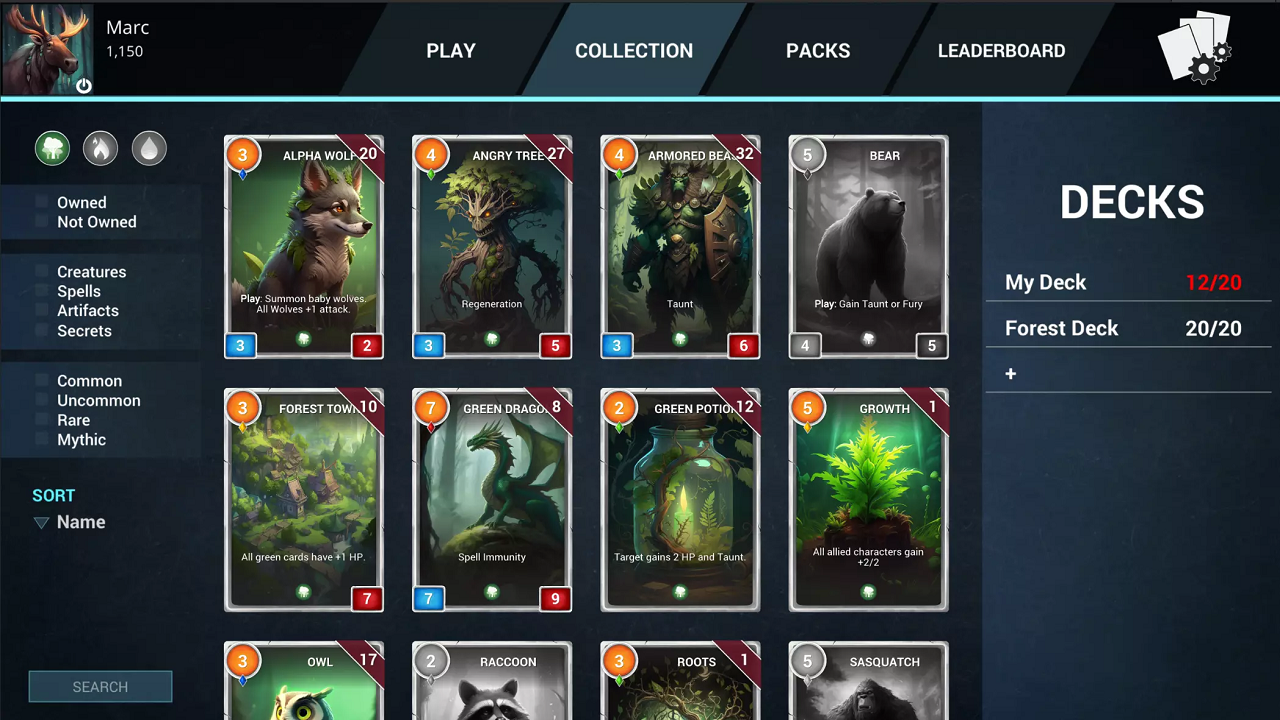Go to the LEADERBOARD page
Image resolution: width=1280 pixels, height=720 pixels.
[1001, 50]
